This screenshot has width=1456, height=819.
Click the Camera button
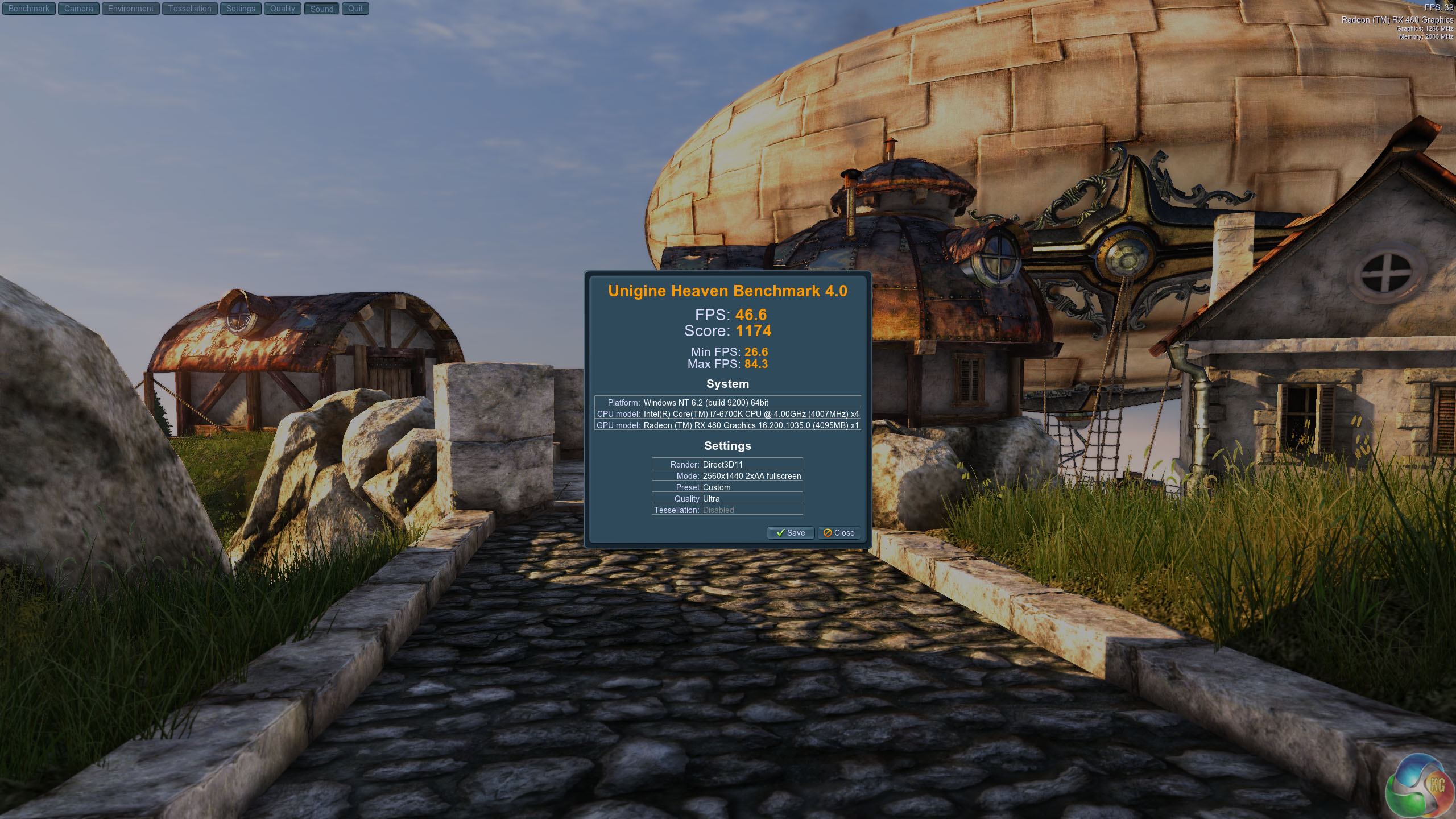pyautogui.click(x=78, y=9)
